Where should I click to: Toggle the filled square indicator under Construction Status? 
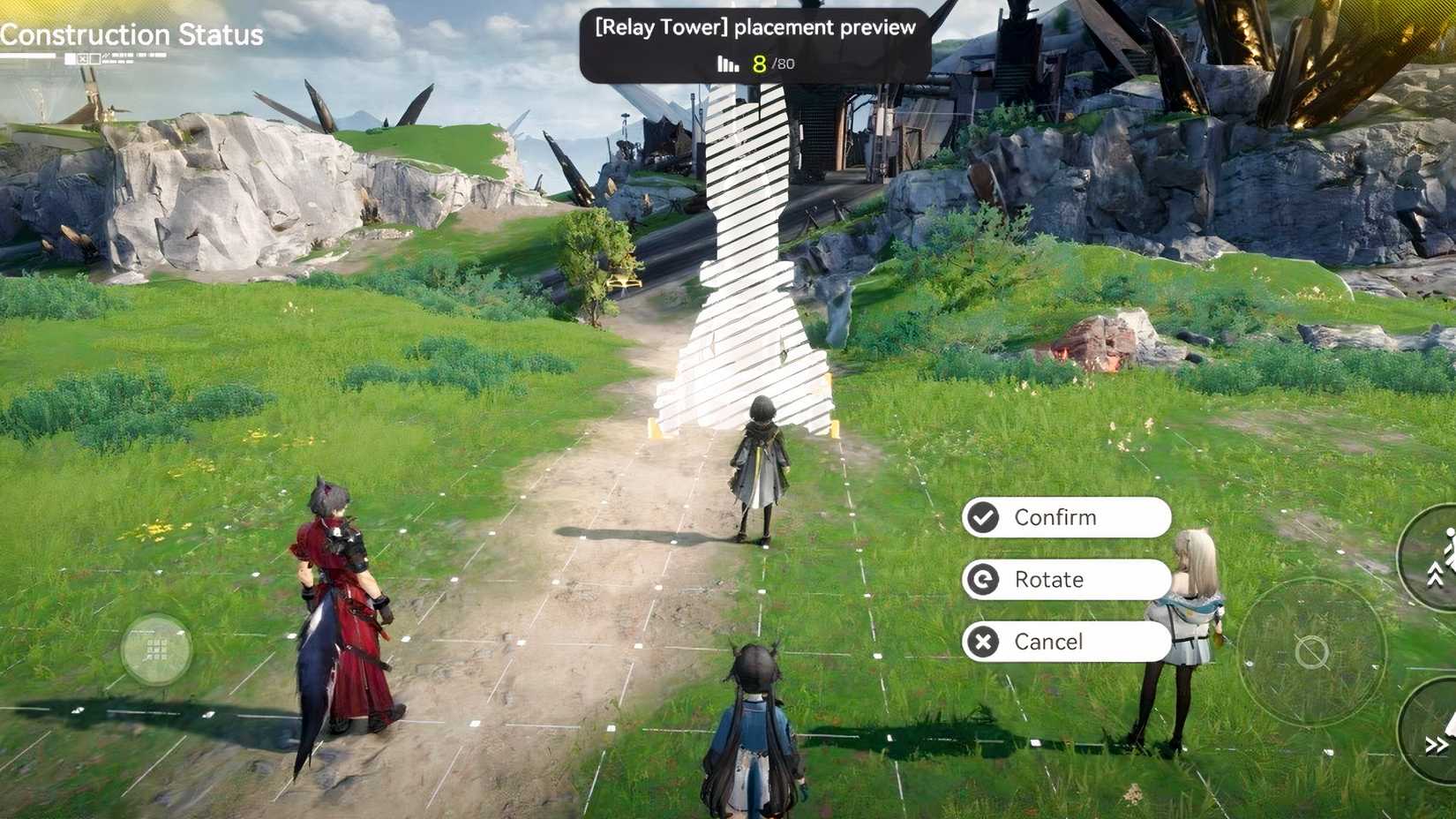point(70,58)
